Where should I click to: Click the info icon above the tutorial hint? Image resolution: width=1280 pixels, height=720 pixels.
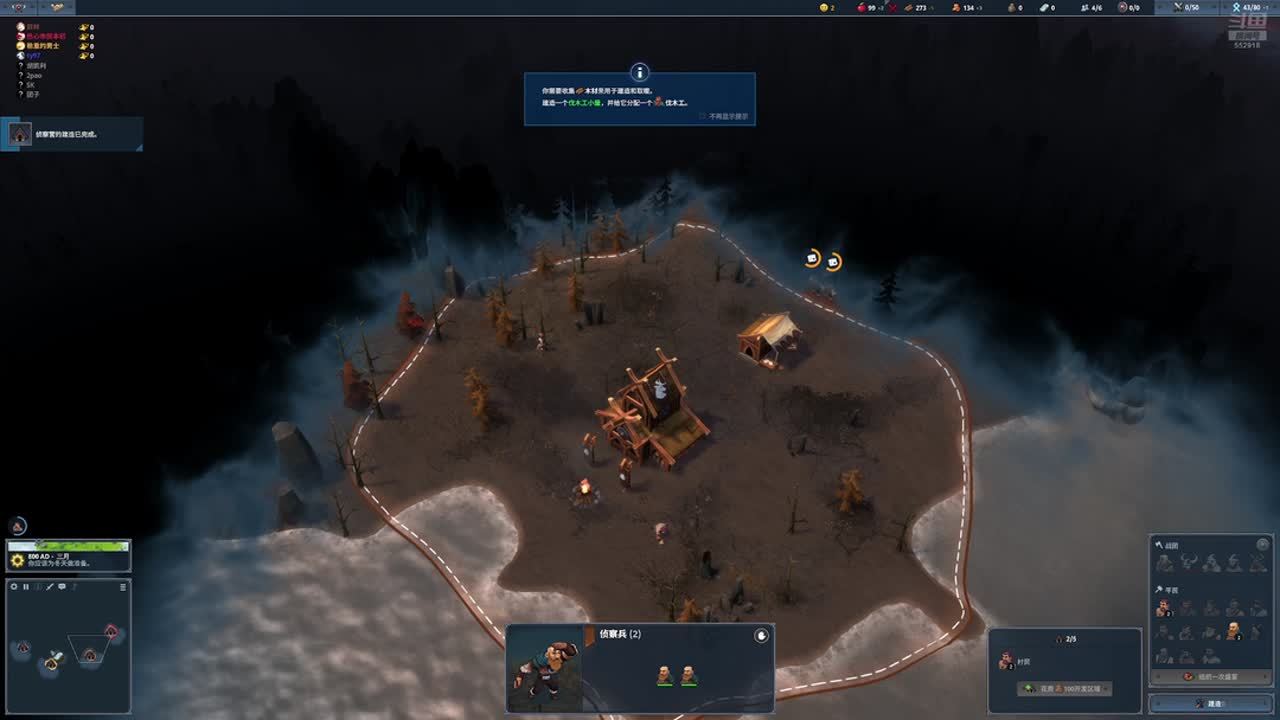(640, 72)
